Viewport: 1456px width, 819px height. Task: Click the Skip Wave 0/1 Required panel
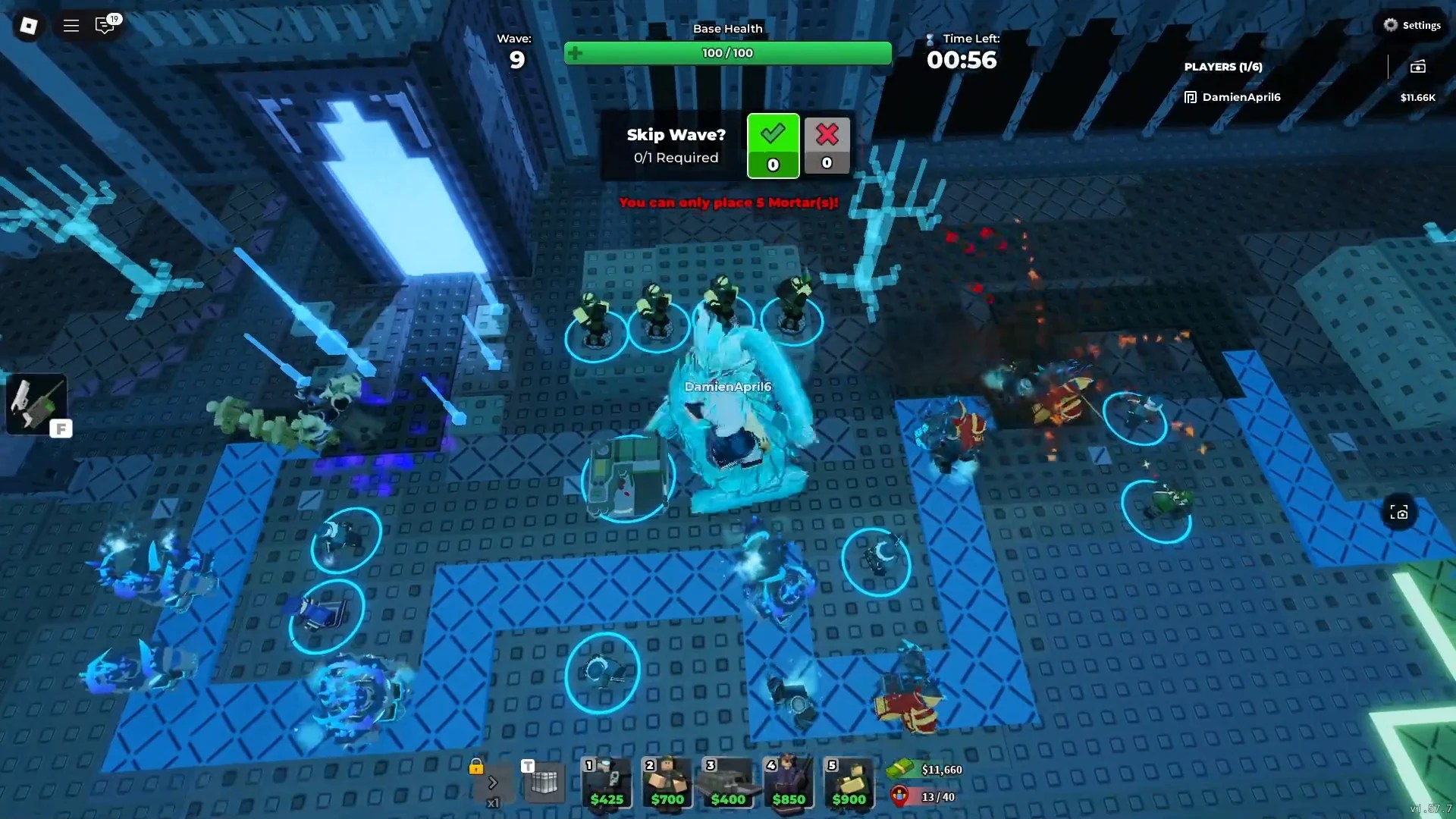point(675,146)
